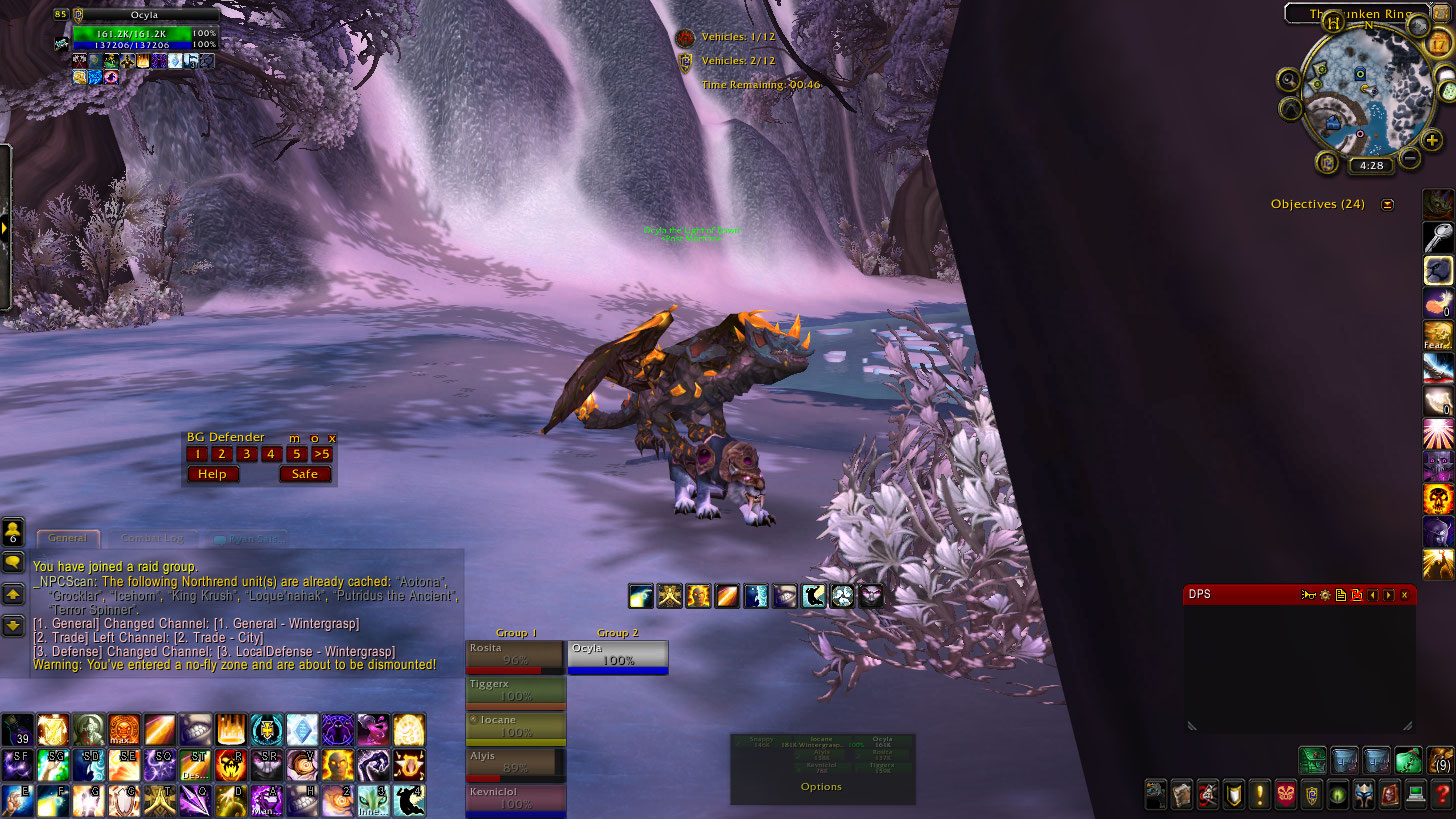Use the potion with 39 charges

point(17,730)
